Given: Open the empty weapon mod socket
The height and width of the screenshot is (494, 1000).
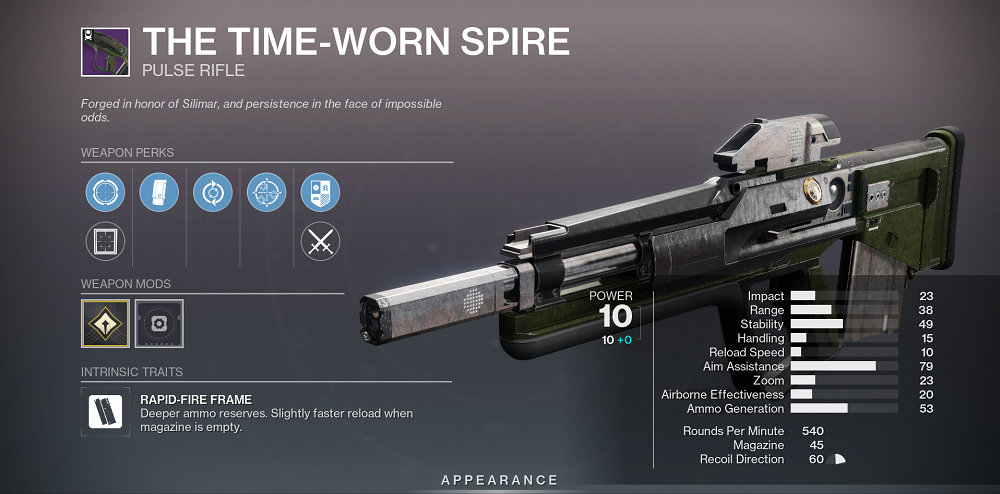Looking at the screenshot, I should pos(159,323).
